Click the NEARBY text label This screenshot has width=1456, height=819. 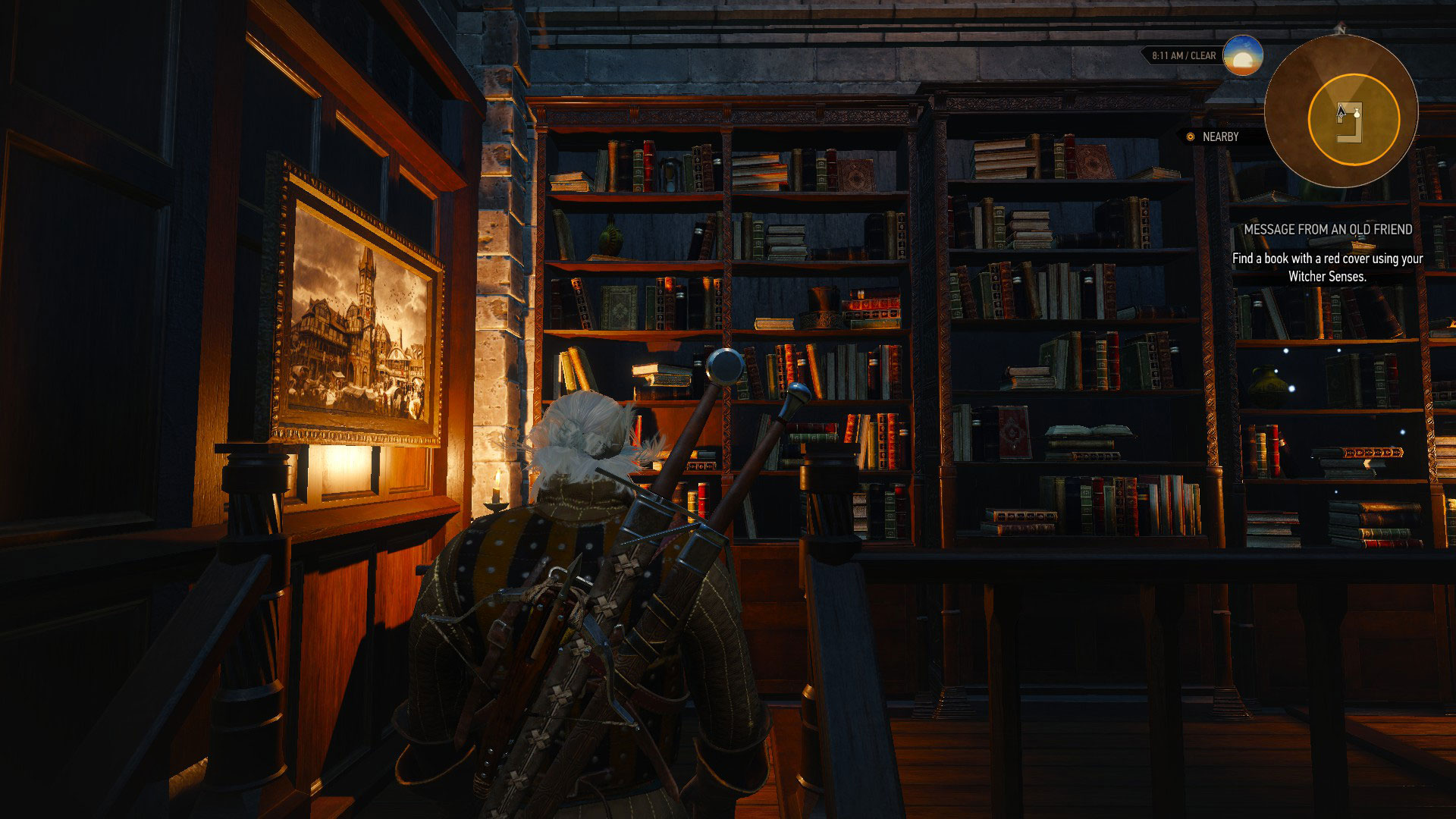pos(1221,136)
